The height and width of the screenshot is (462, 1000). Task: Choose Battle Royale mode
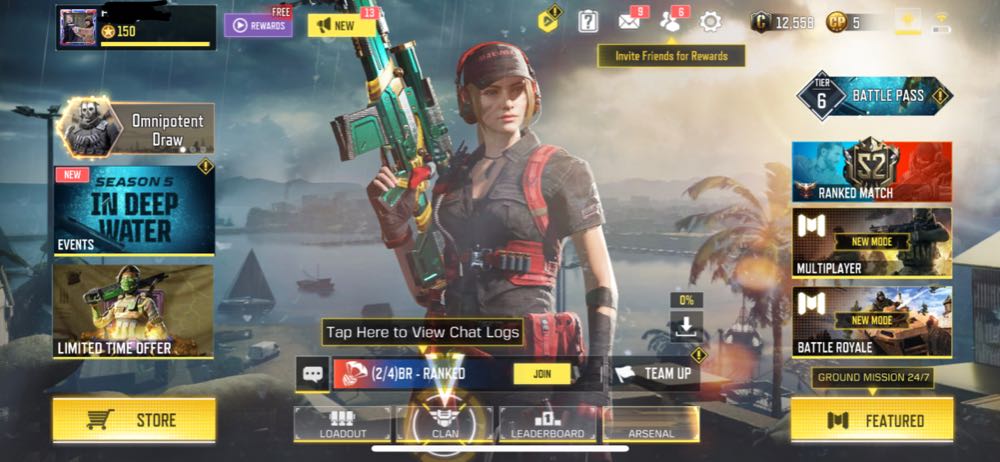pyautogui.click(x=871, y=321)
